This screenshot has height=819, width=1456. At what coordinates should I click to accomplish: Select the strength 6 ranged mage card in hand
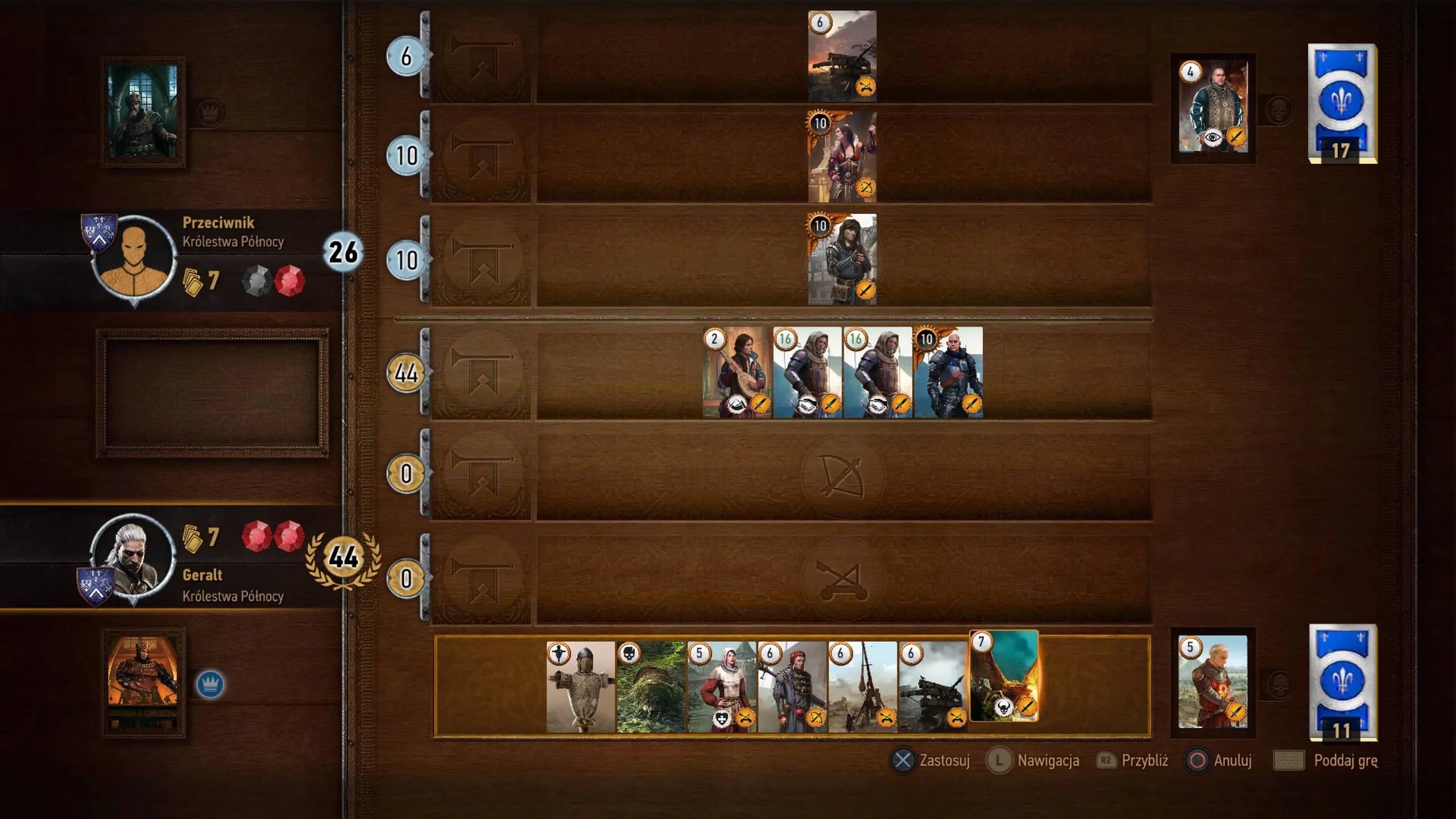pyautogui.click(x=792, y=687)
